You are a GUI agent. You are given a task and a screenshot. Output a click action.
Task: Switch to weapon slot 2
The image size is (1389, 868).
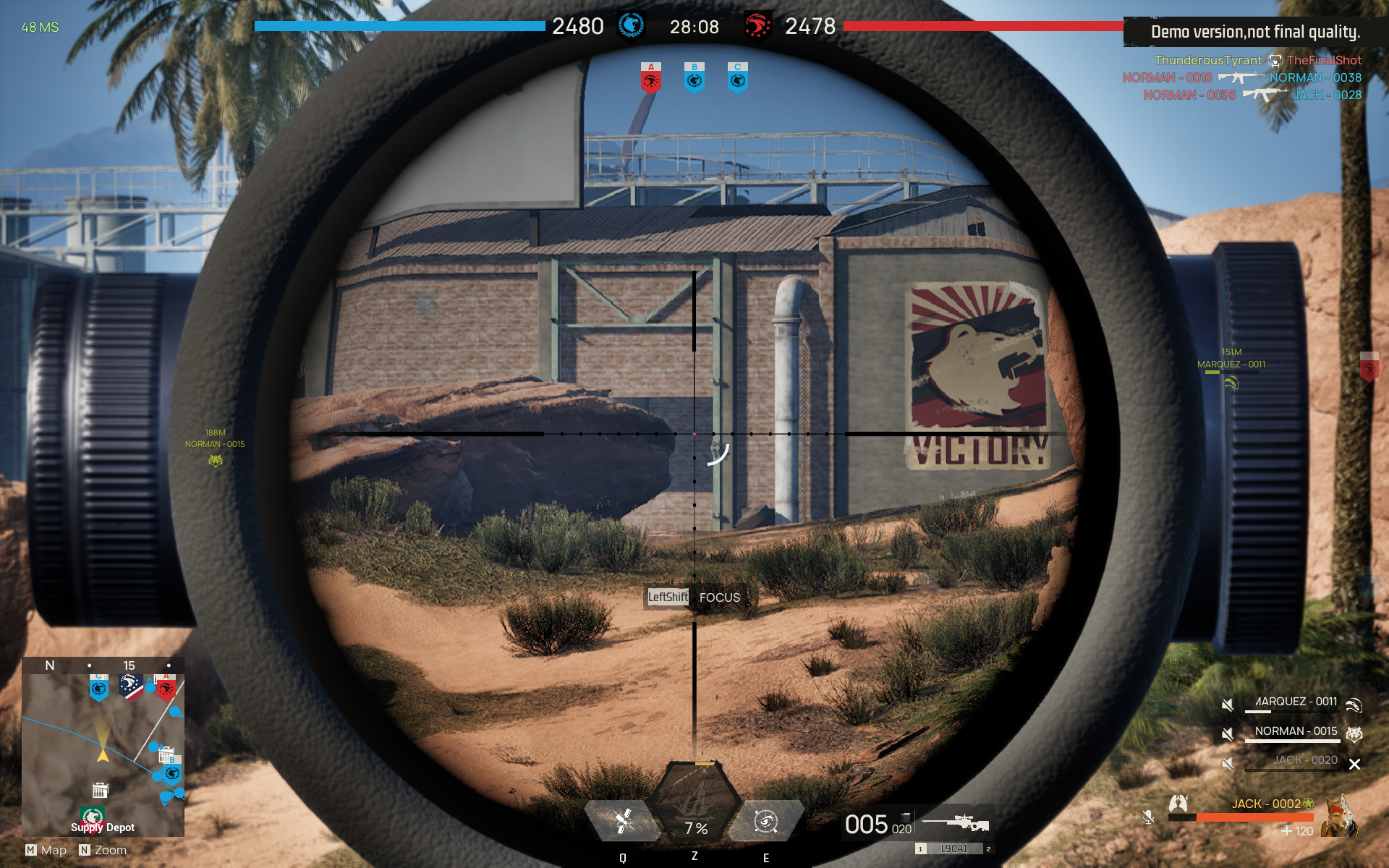pos(988,848)
